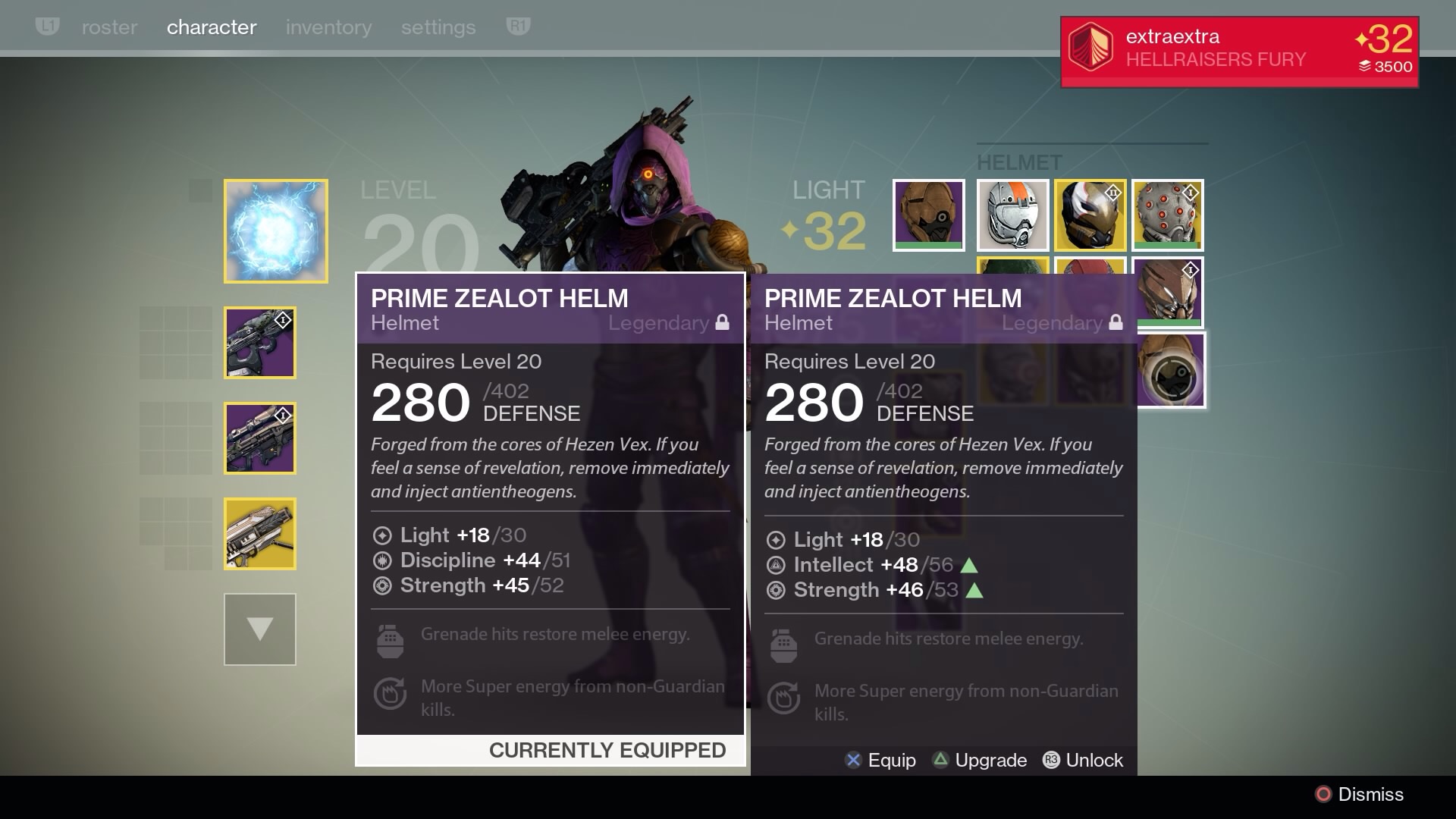The width and height of the screenshot is (1456, 819).
Task: Select the equipped primary weapon icon
Action: pyautogui.click(x=259, y=343)
